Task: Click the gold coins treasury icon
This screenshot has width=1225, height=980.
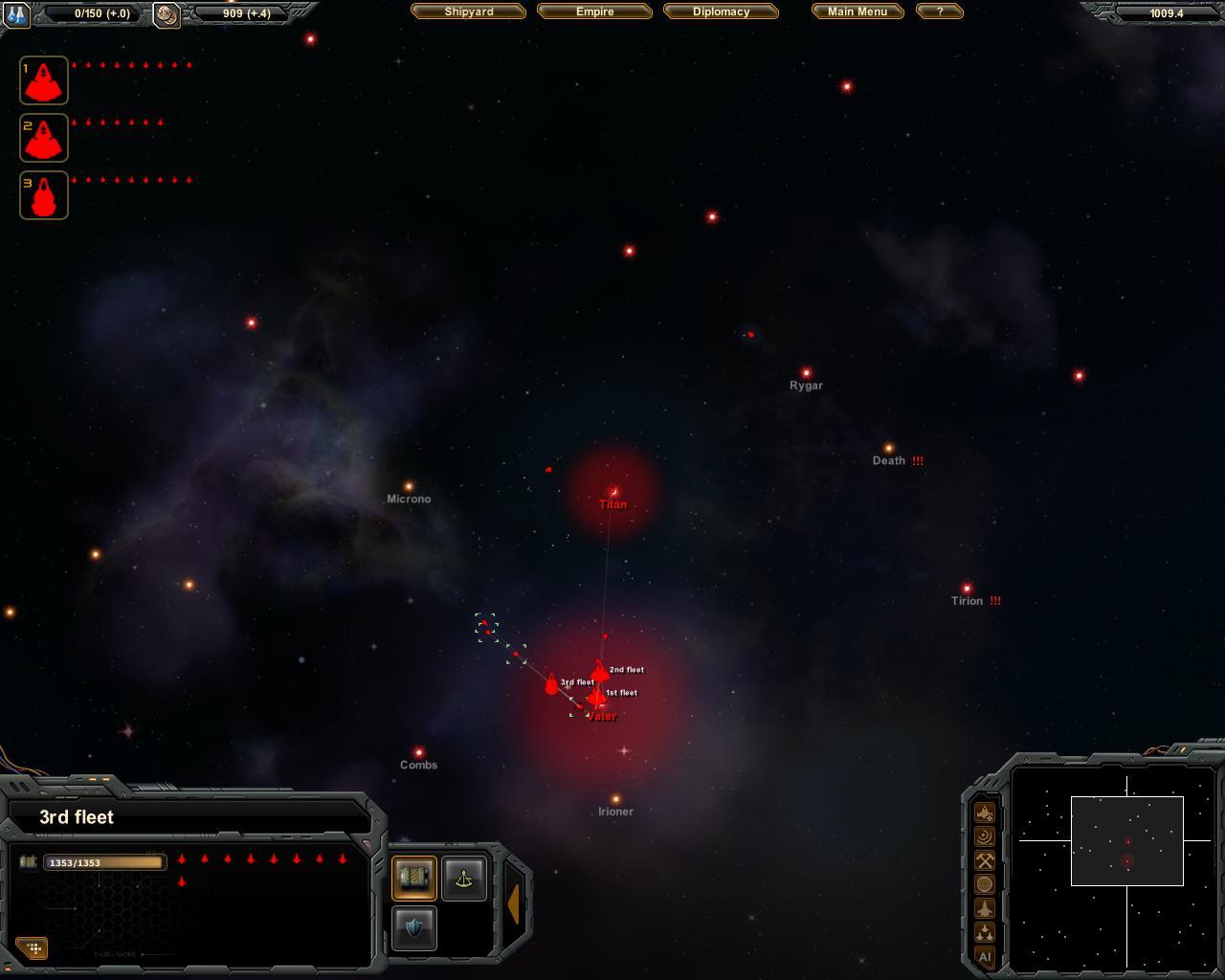Action: tap(167, 14)
